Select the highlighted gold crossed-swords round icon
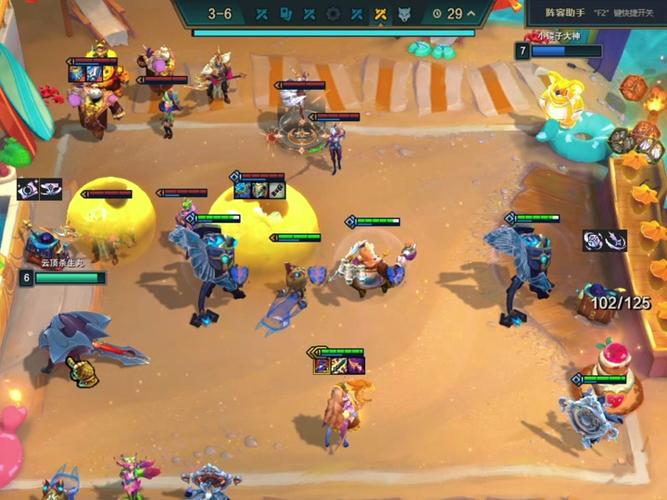 point(380,14)
